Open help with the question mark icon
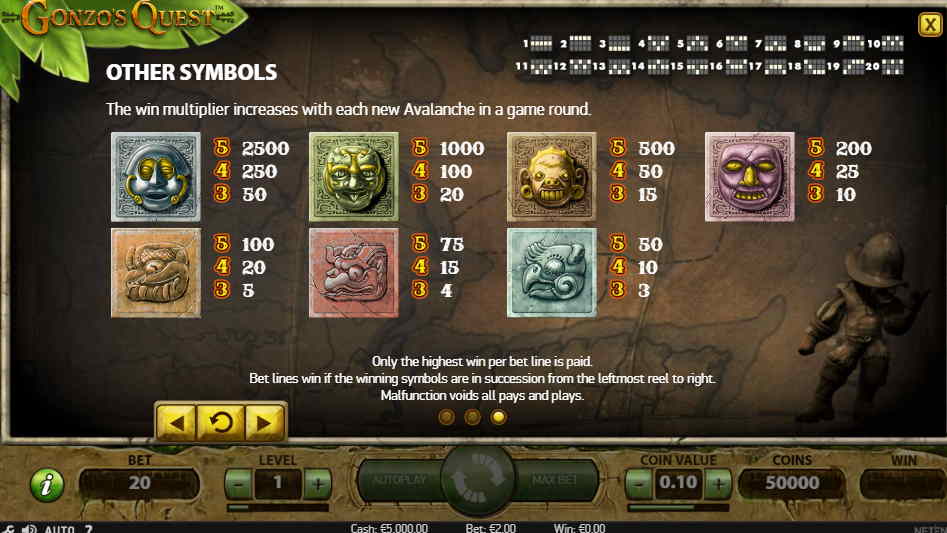The image size is (947, 533). click(x=88, y=528)
